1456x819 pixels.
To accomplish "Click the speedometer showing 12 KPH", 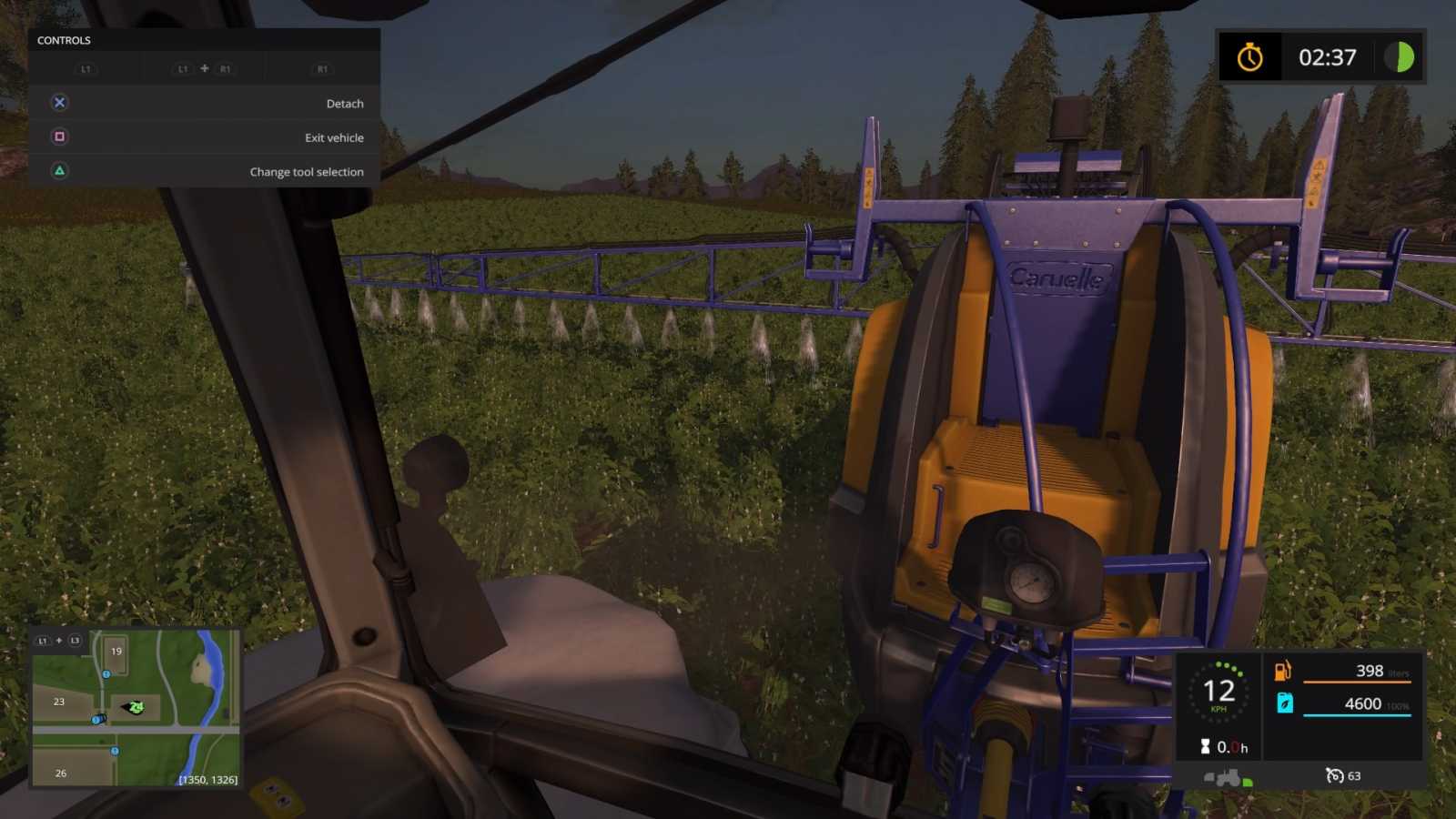I will pyautogui.click(x=1218, y=693).
